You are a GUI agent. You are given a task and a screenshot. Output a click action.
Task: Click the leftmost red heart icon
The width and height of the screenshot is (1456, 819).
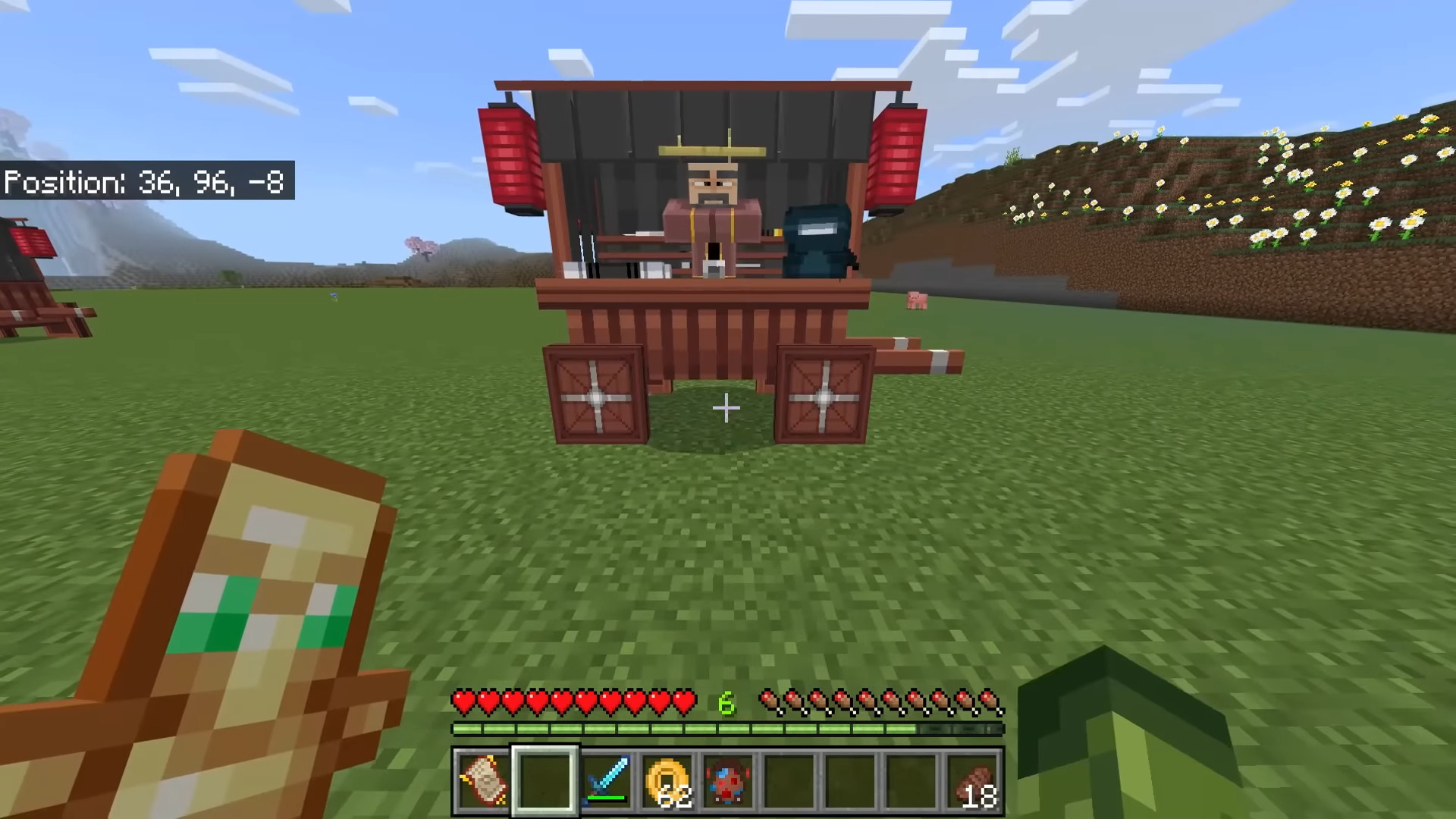[463, 702]
